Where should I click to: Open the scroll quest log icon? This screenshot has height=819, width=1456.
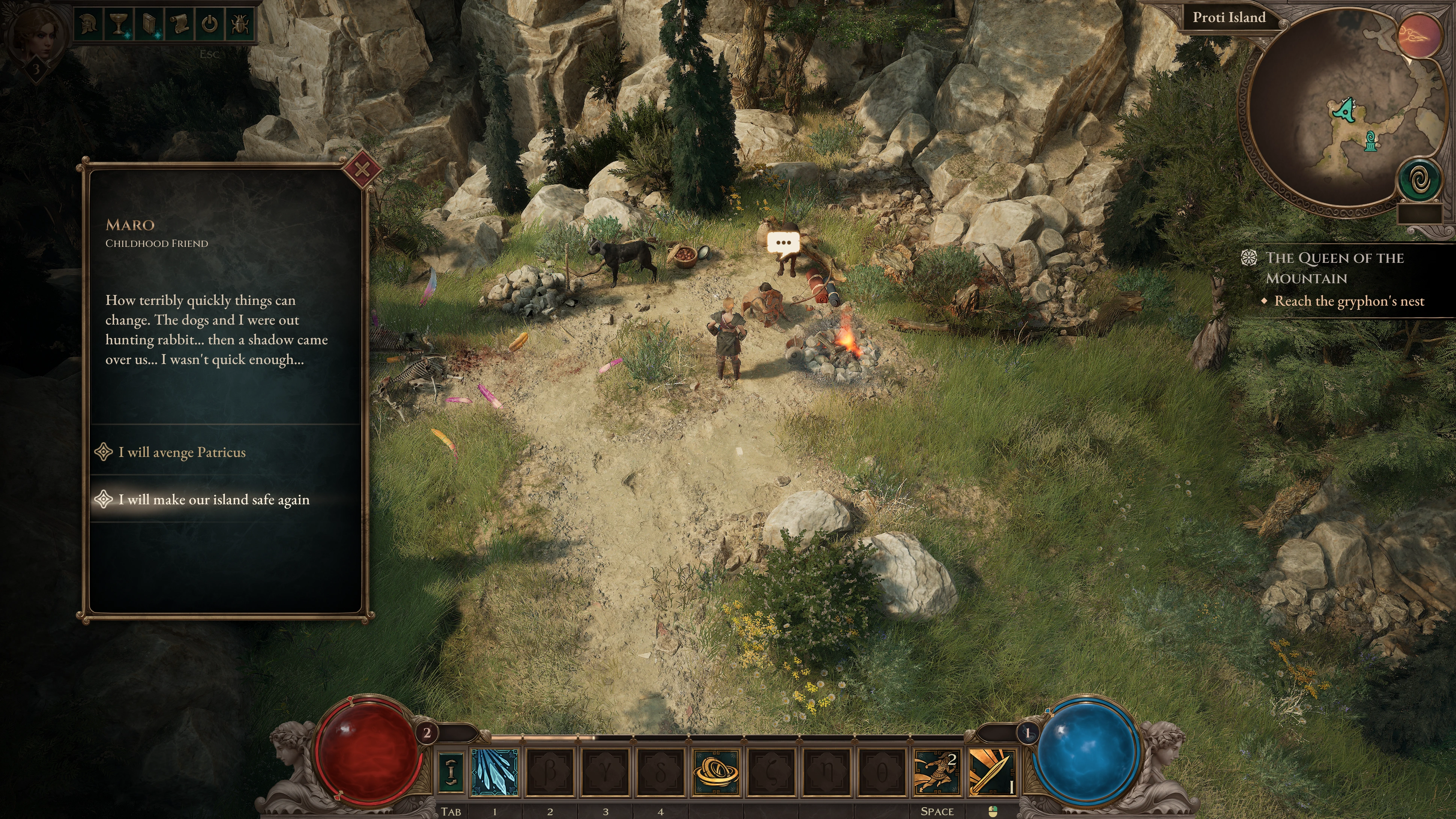click(x=179, y=24)
